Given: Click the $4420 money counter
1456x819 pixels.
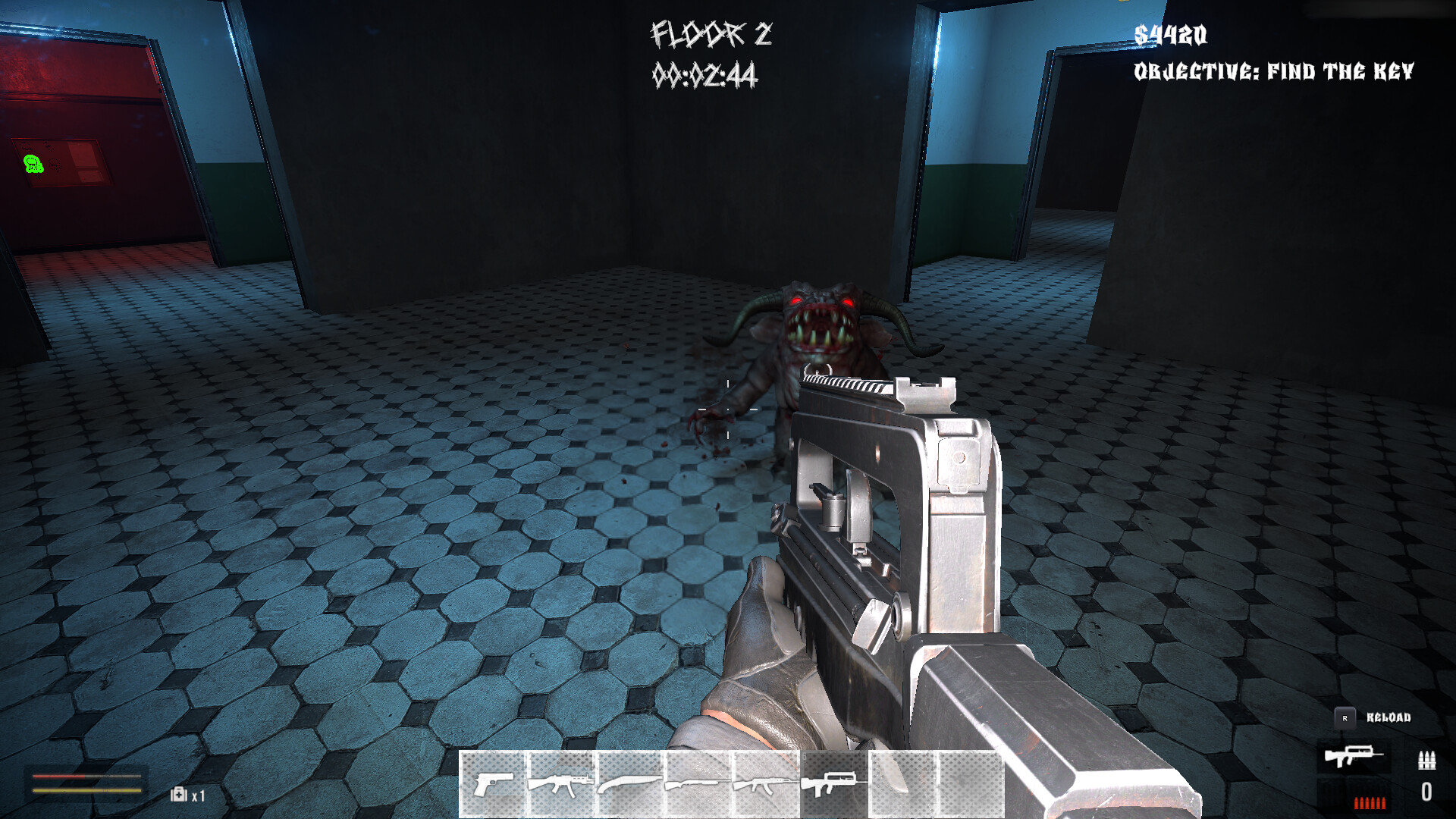Looking at the screenshot, I should pos(1172,33).
